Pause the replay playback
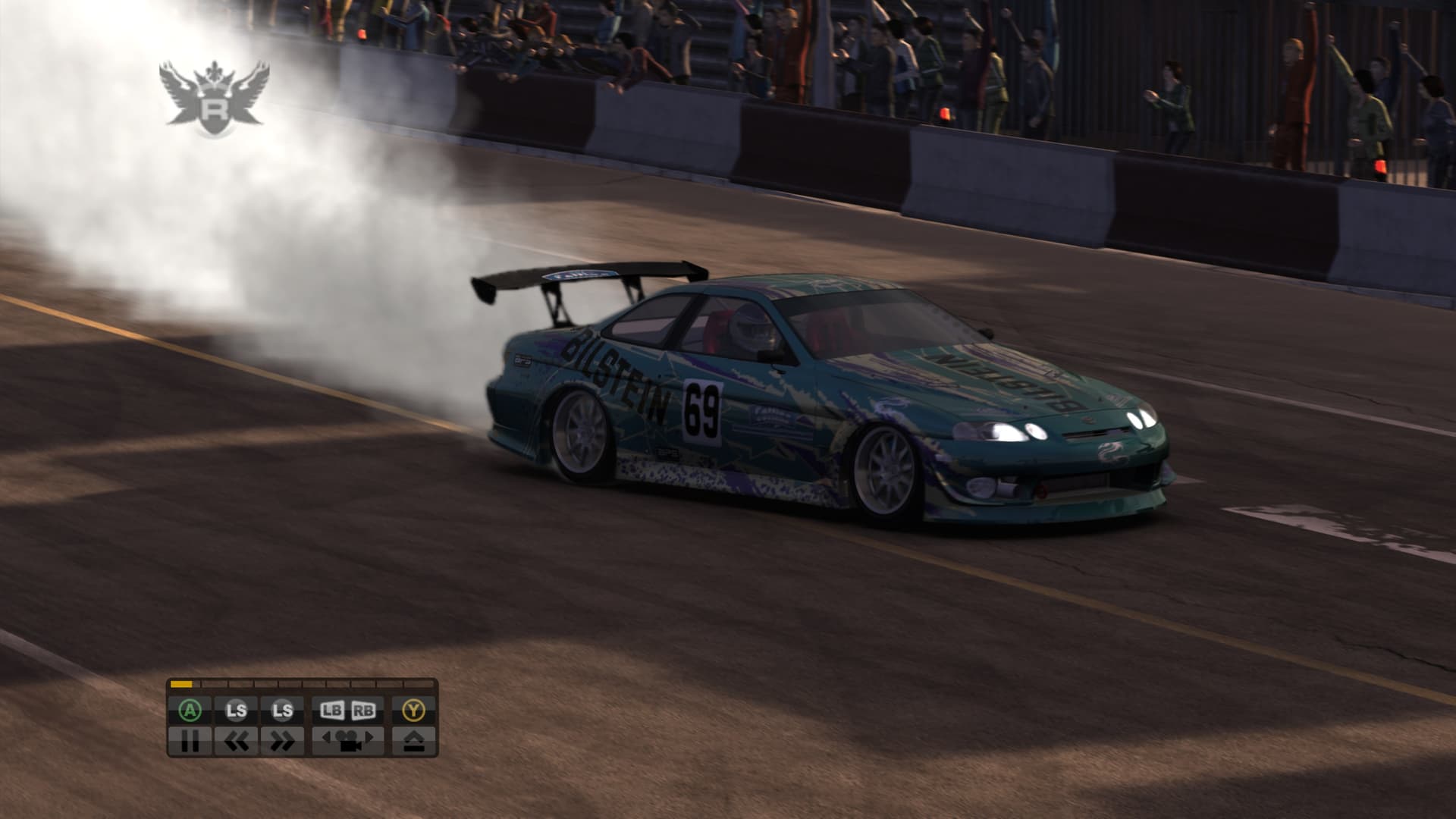 [190, 740]
